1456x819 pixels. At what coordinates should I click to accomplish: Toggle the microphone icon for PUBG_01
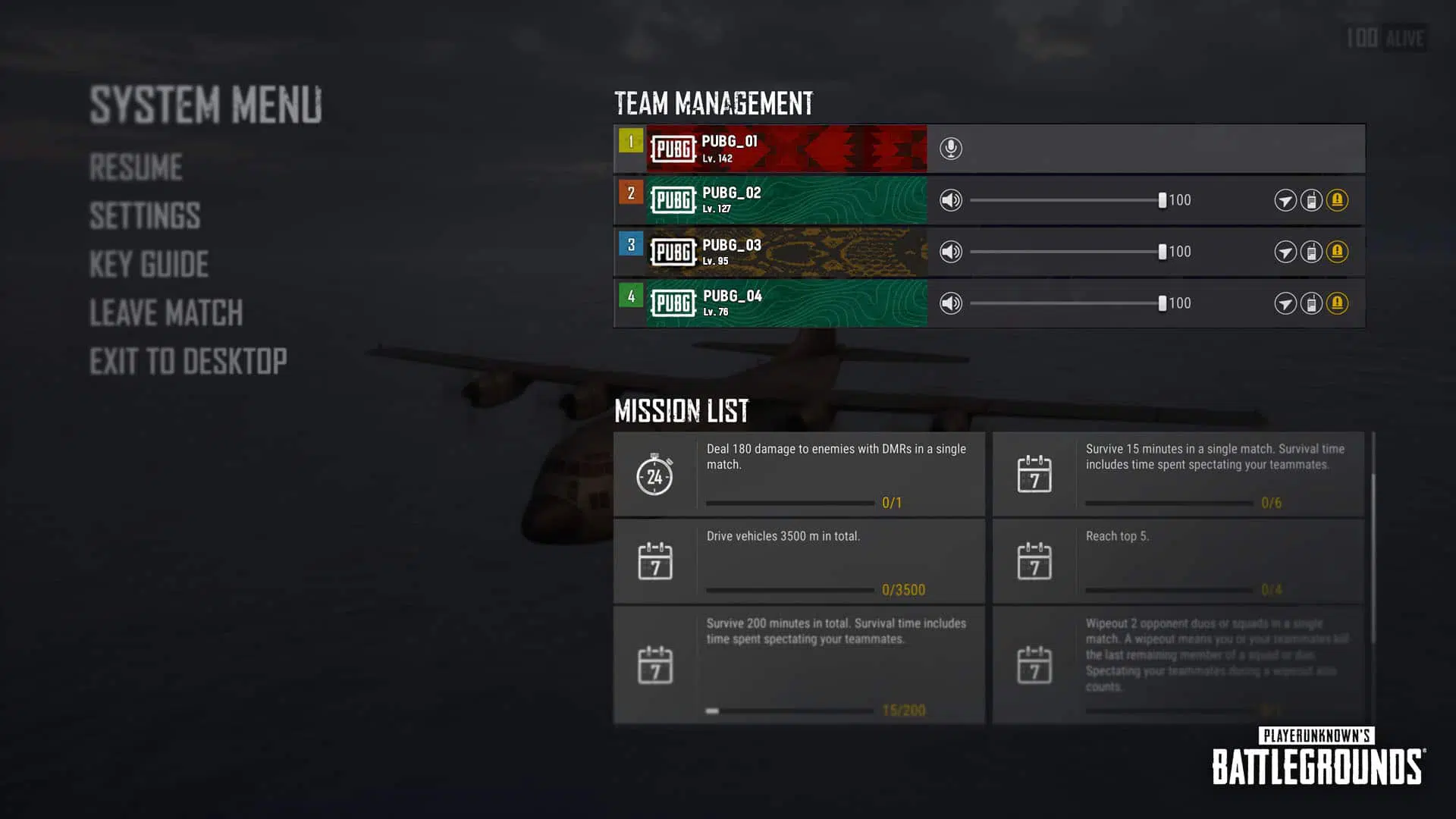(x=950, y=149)
